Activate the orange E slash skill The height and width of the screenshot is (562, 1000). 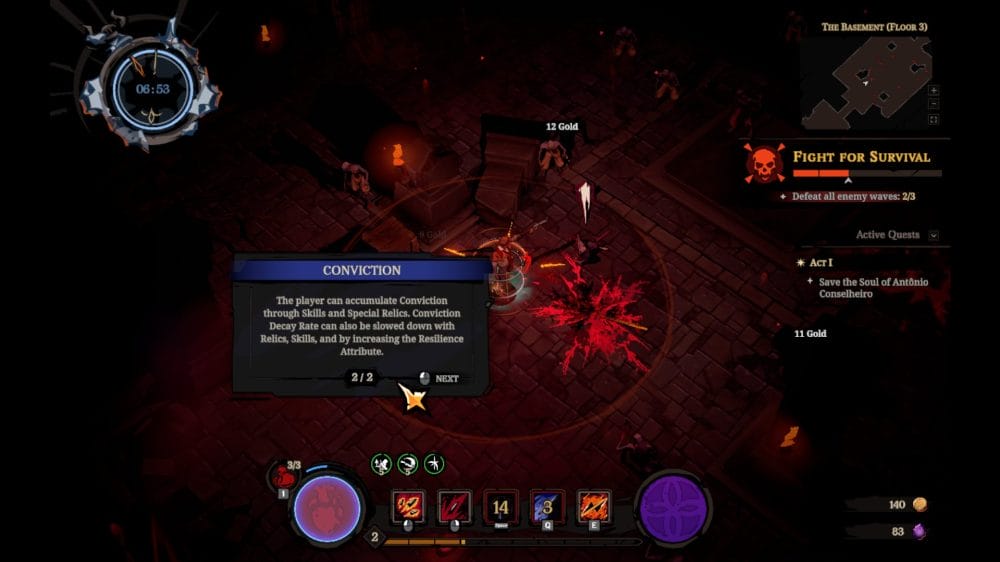(x=594, y=507)
